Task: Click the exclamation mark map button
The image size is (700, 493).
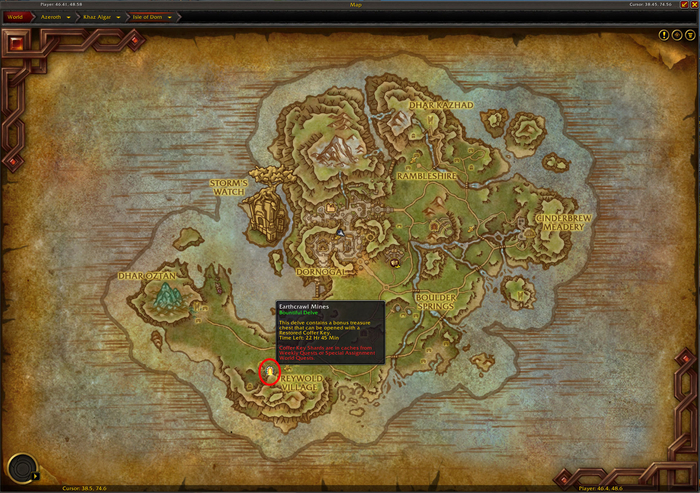Action: pyautogui.click(x=664, y=35)
